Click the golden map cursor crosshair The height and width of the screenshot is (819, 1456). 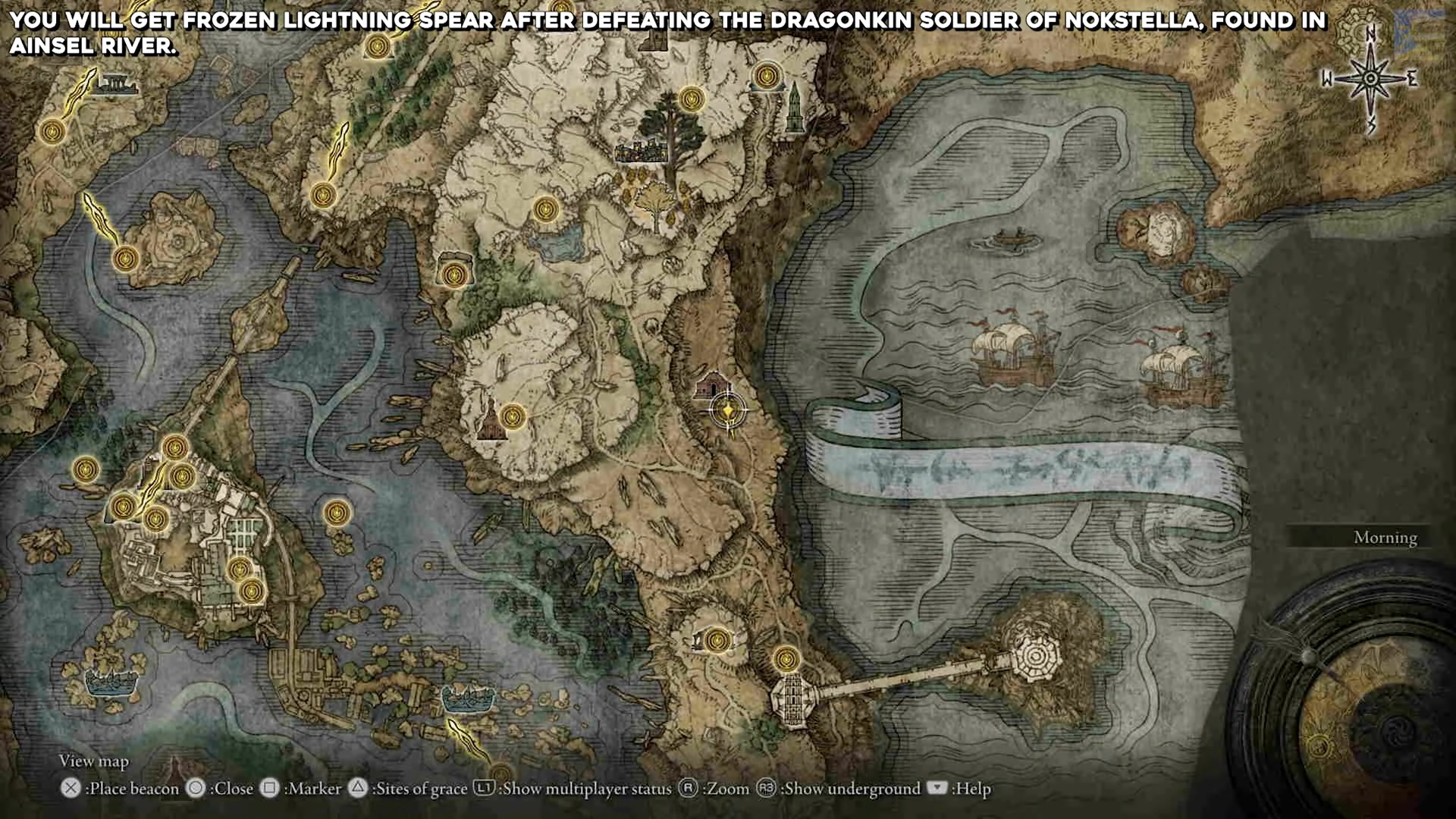[x=728, y=410]
